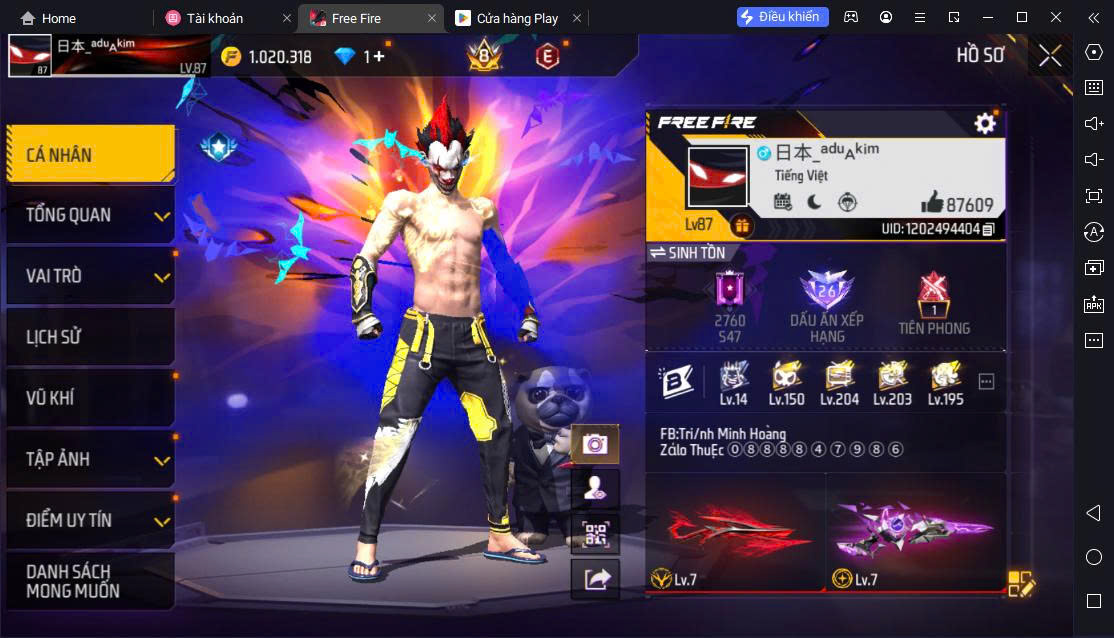Expand the TẬP ẢNH album section
This screenshot has width=1114, height=638.
(90, 459)
